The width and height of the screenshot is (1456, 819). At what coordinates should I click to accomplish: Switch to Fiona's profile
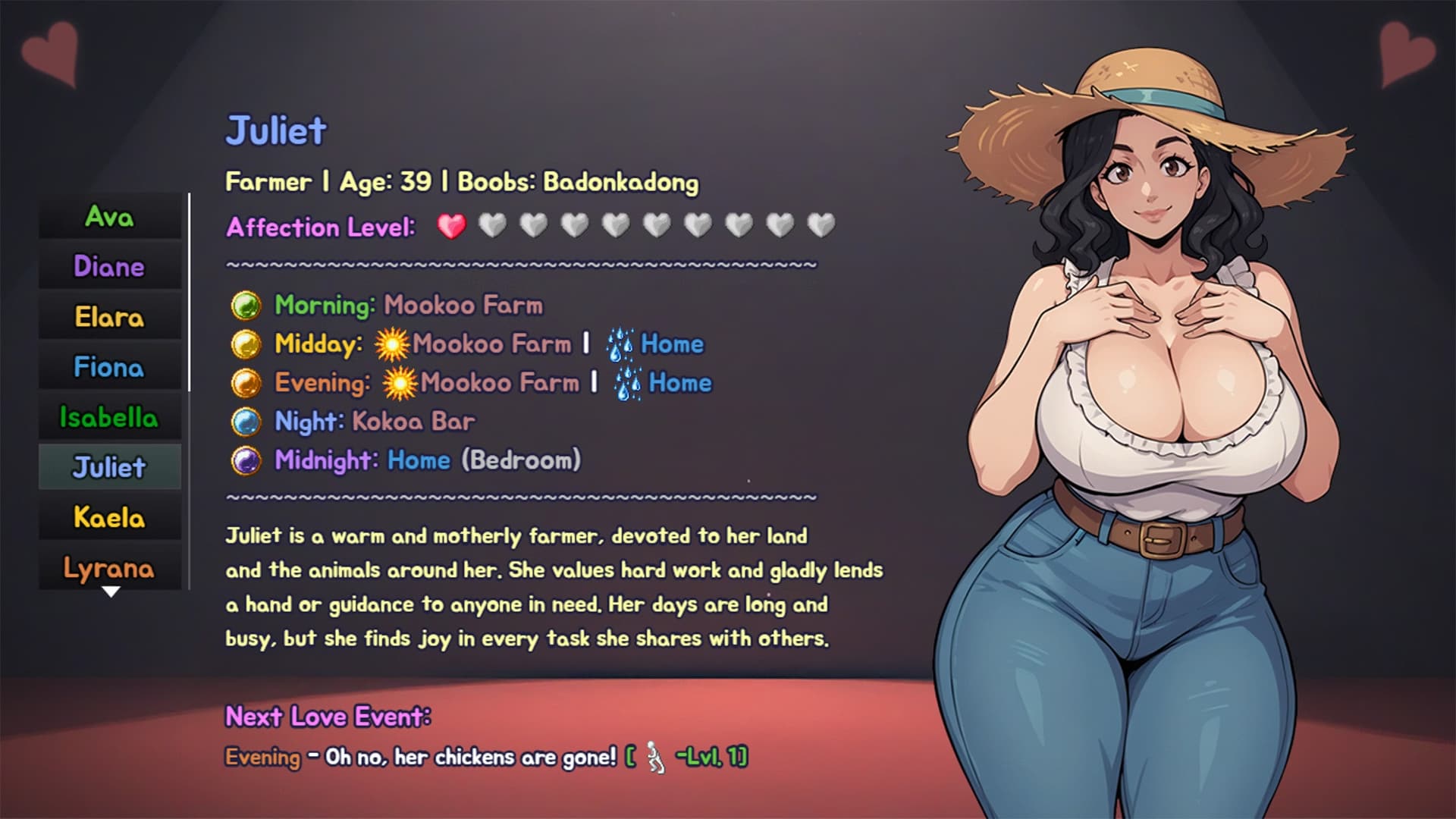coord(109,367)
